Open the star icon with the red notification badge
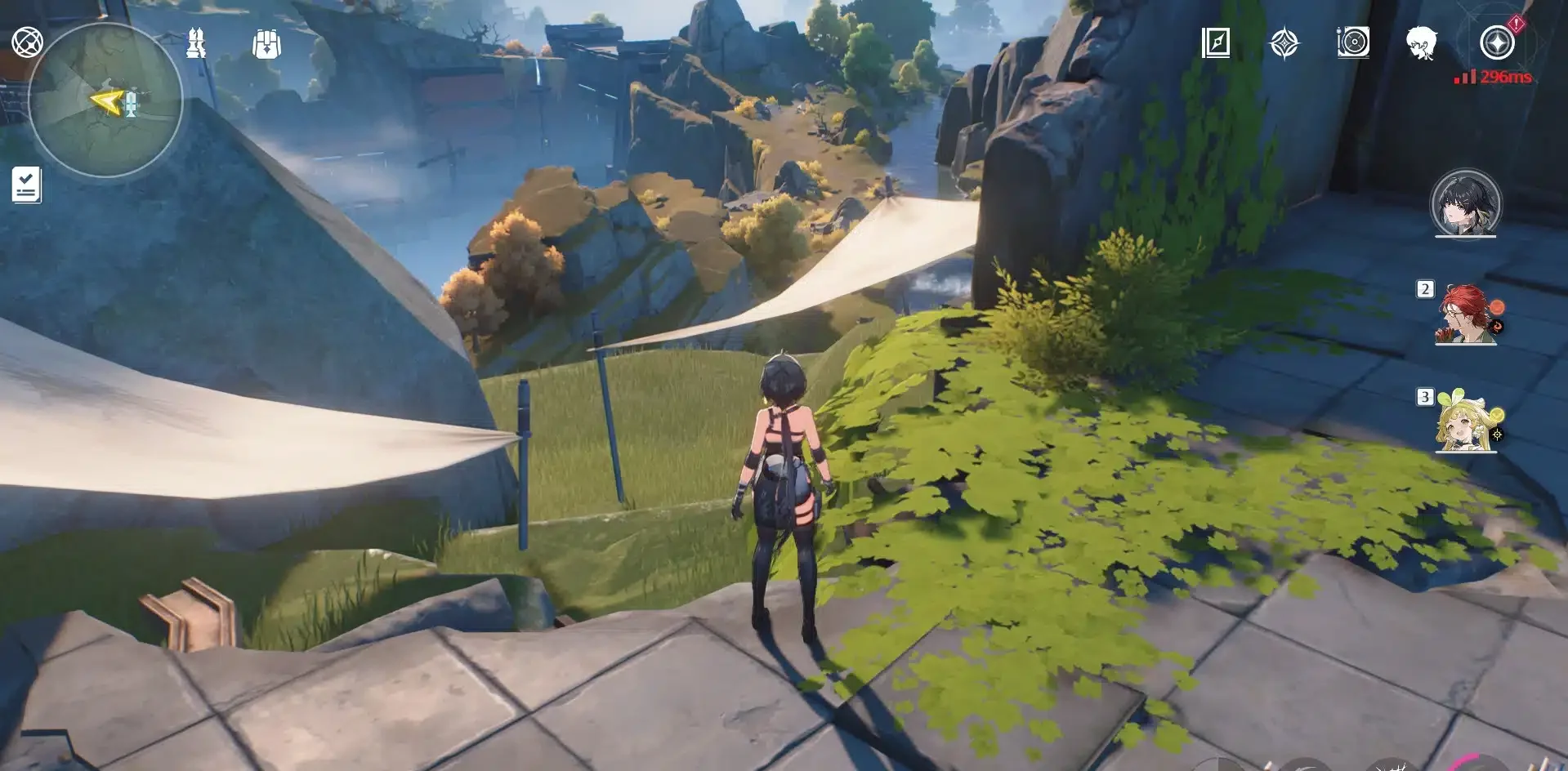The image size is (1568, 771). [1498, 42]
